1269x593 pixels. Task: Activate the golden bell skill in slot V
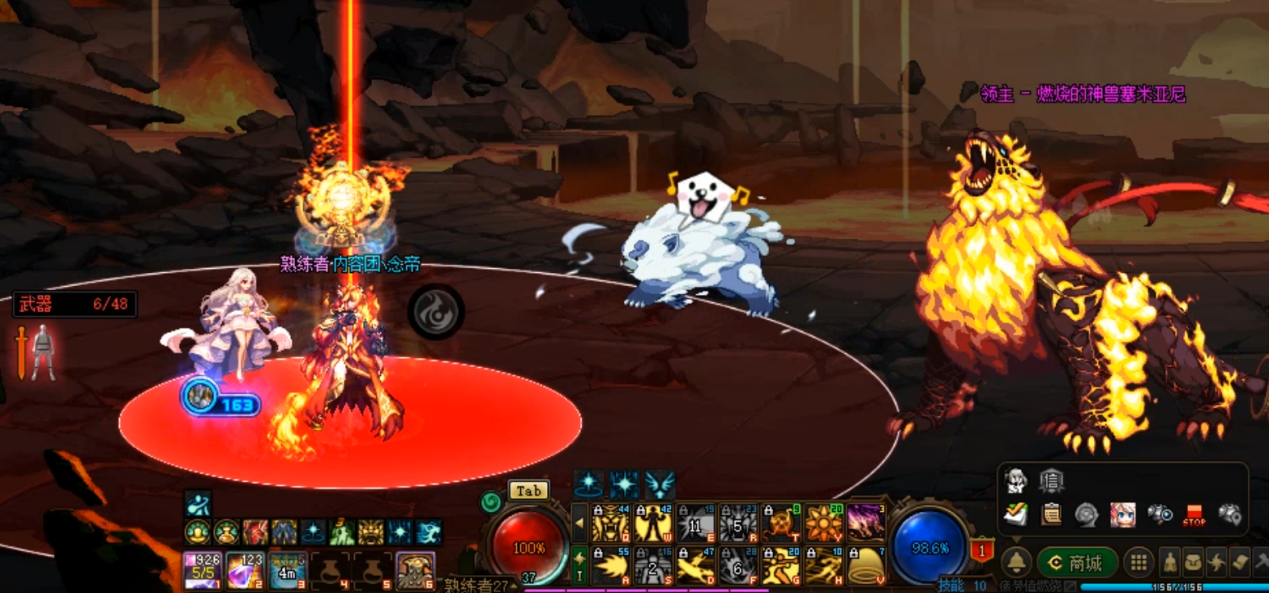(867, 566)
